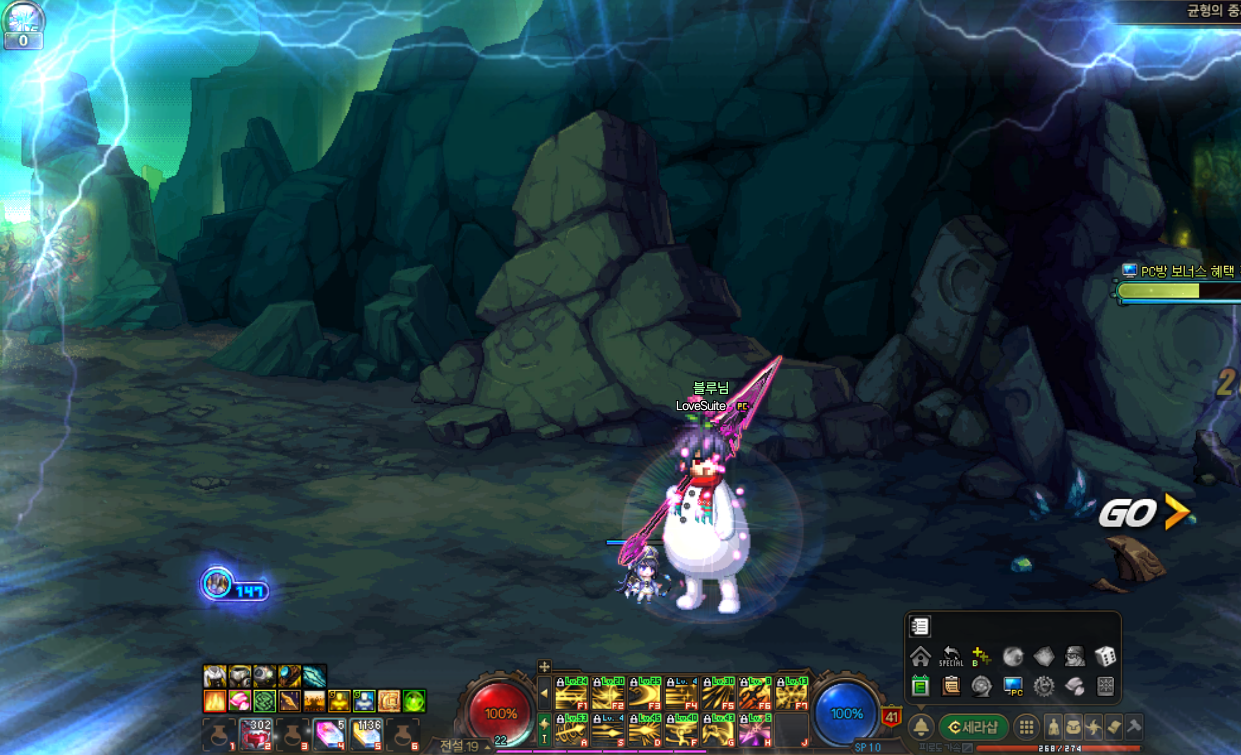Open the PC monitor bonus icon
This screenshot has width=1241, height=755.
click(1013, 686)
